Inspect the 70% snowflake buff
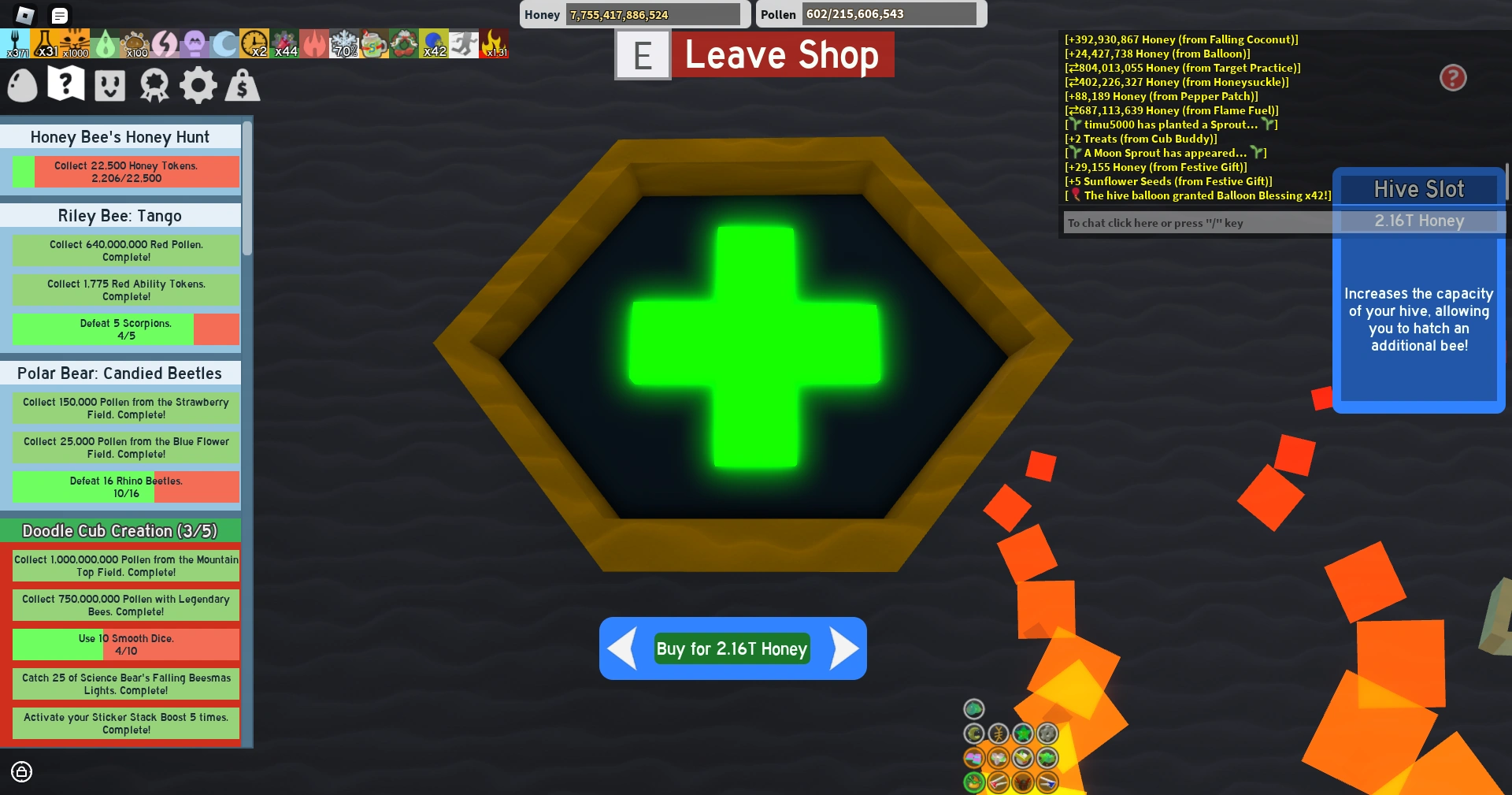This screenshot has width=1512, height=795. (344, 43)
